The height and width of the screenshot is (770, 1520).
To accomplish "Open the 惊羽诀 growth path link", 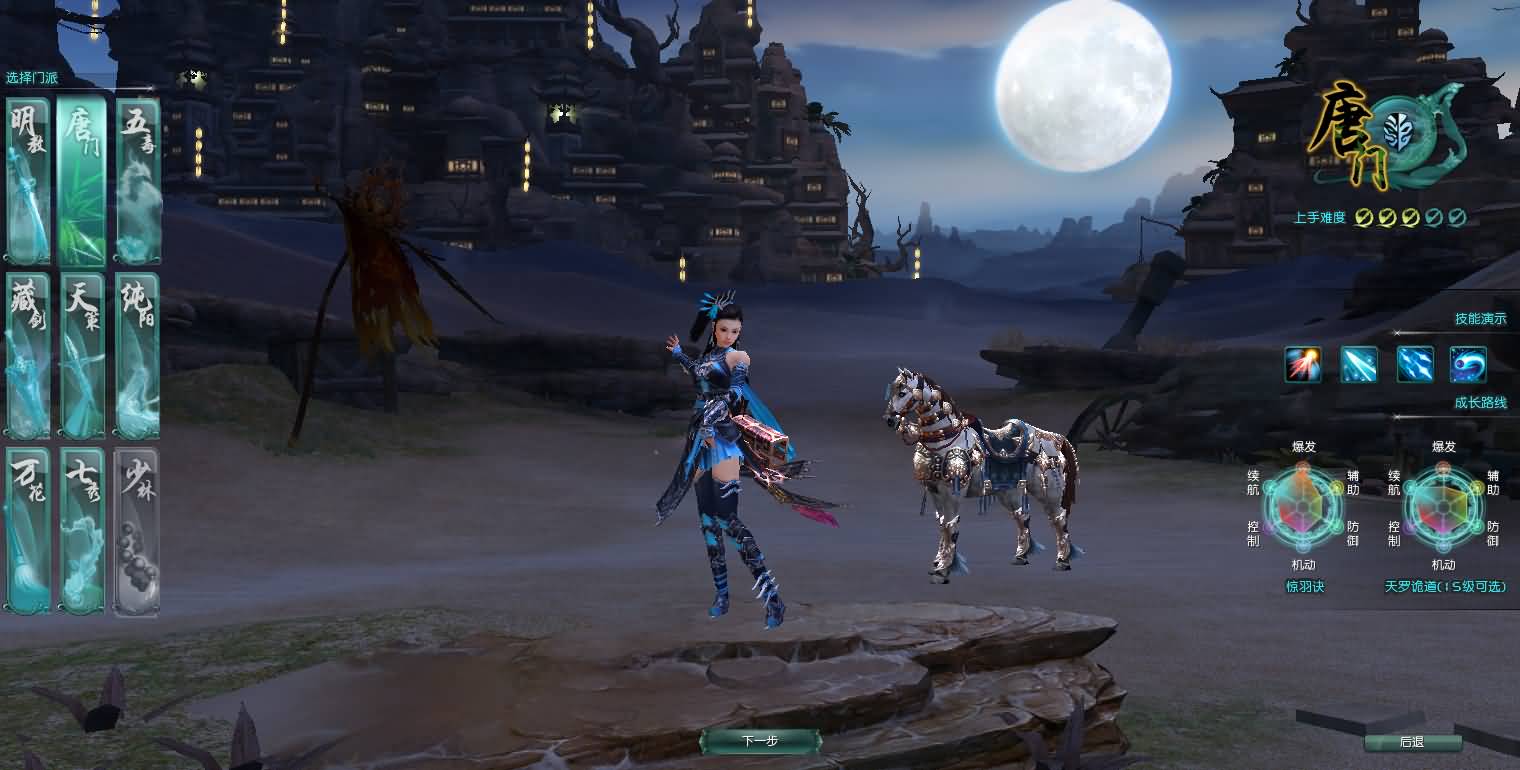I will point(1306,587).
